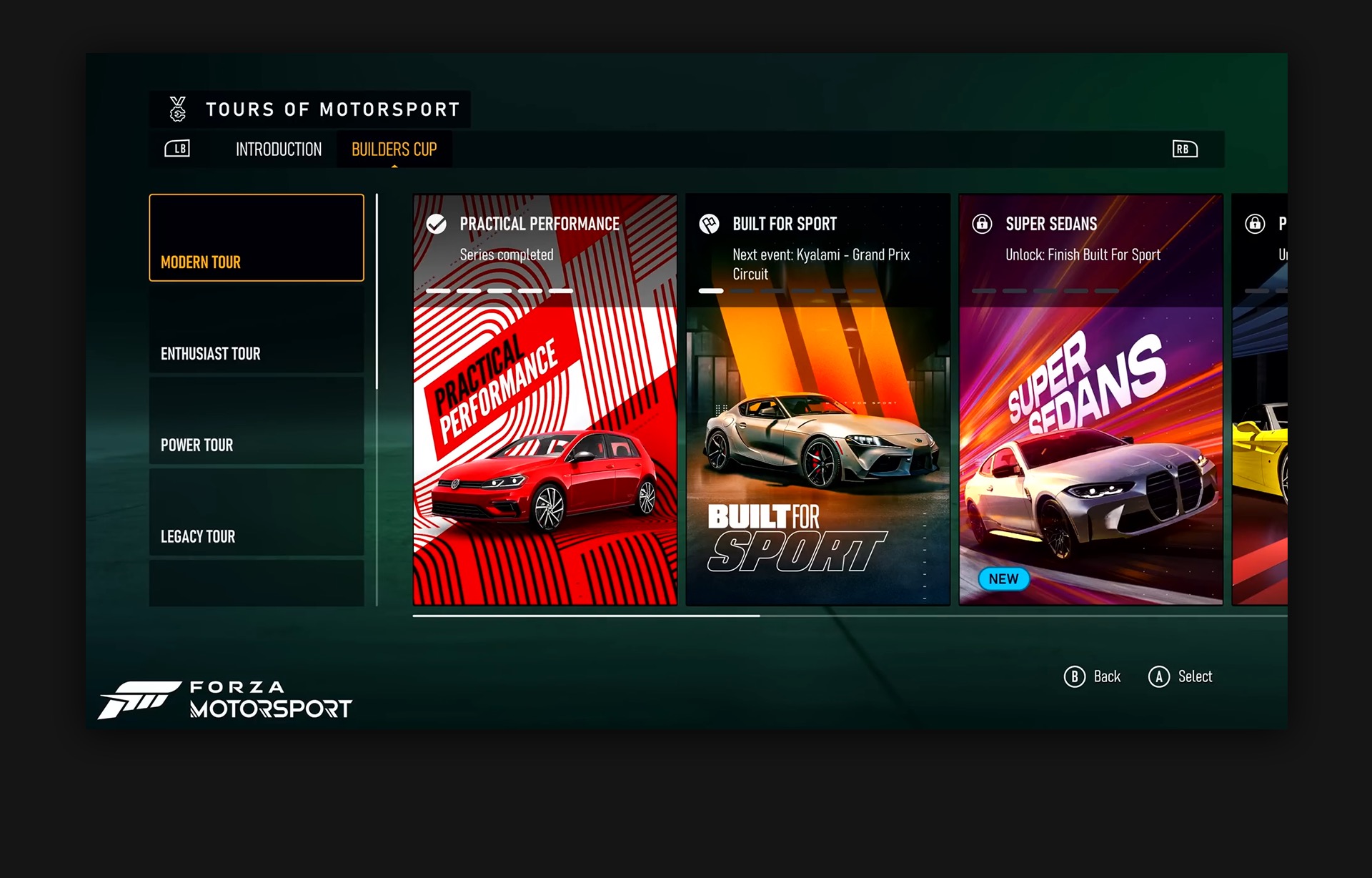The width and height of the screenshot is (1372, 878).
Task: Choose the Enthusiast Tour entry
Action: tap(257, 330)
